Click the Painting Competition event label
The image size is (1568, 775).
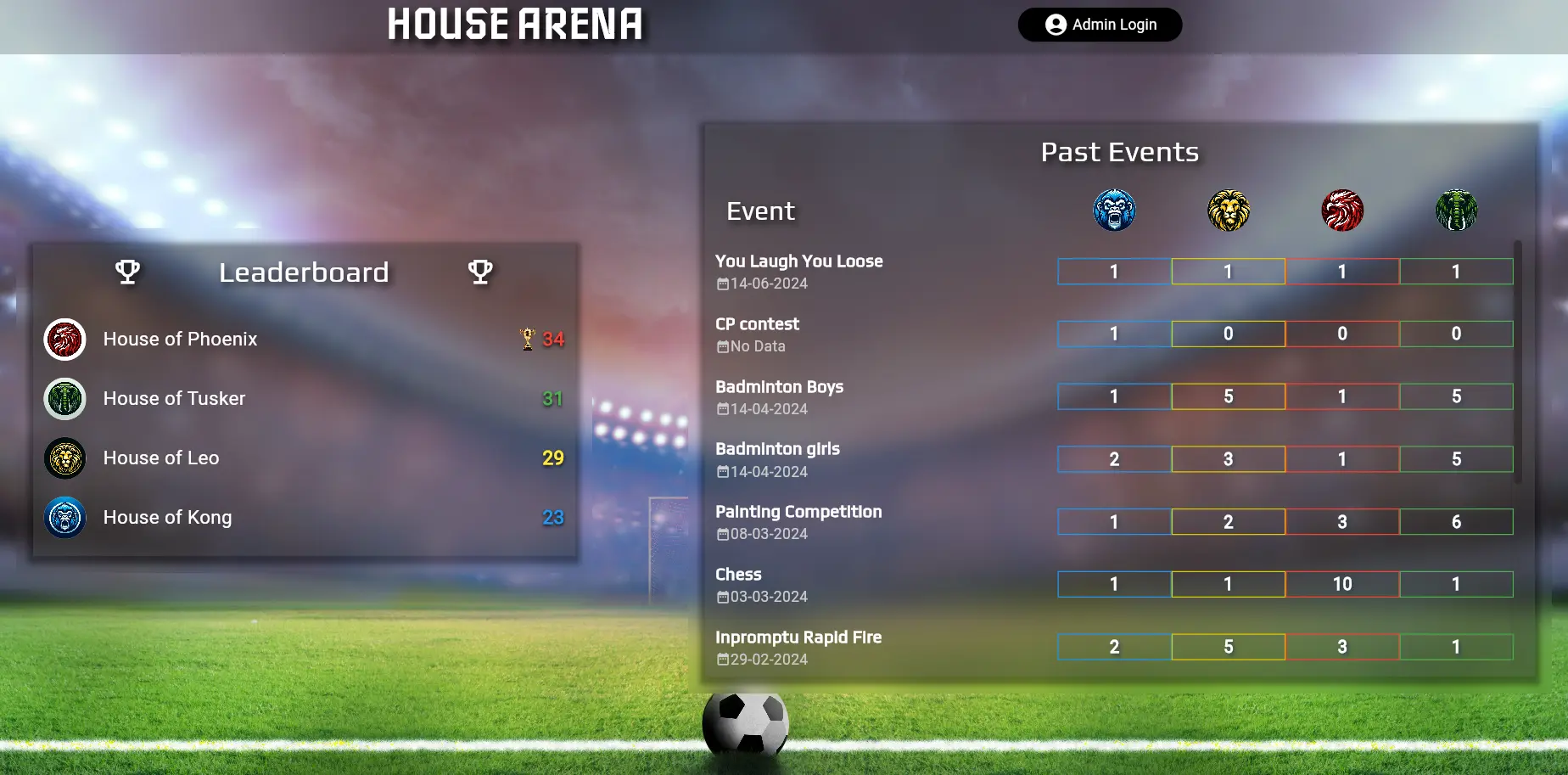tap(798, 512)
